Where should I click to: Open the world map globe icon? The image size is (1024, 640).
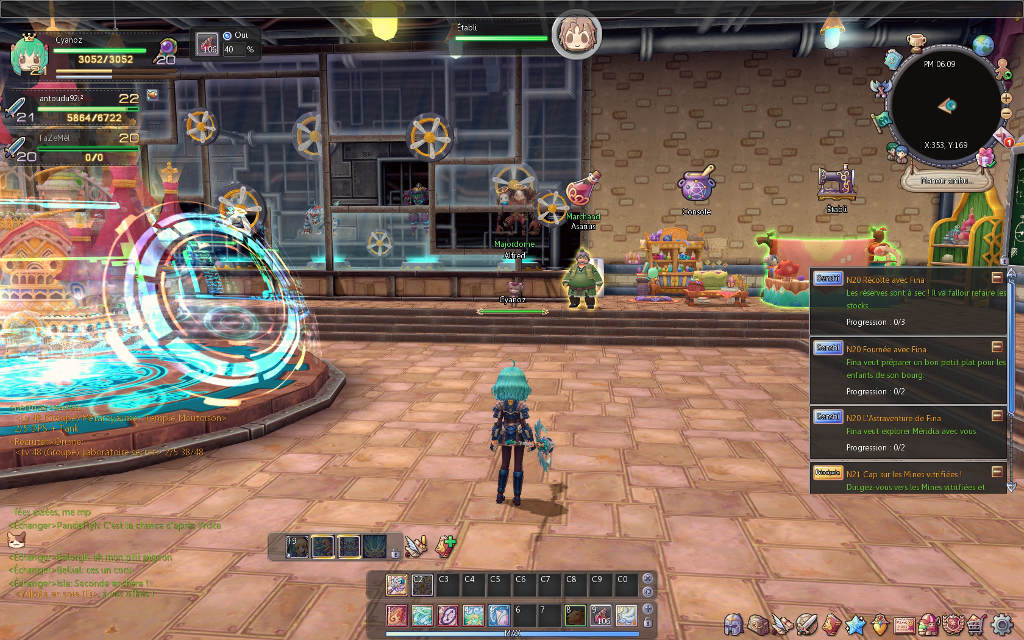click(x=983, y=45)
